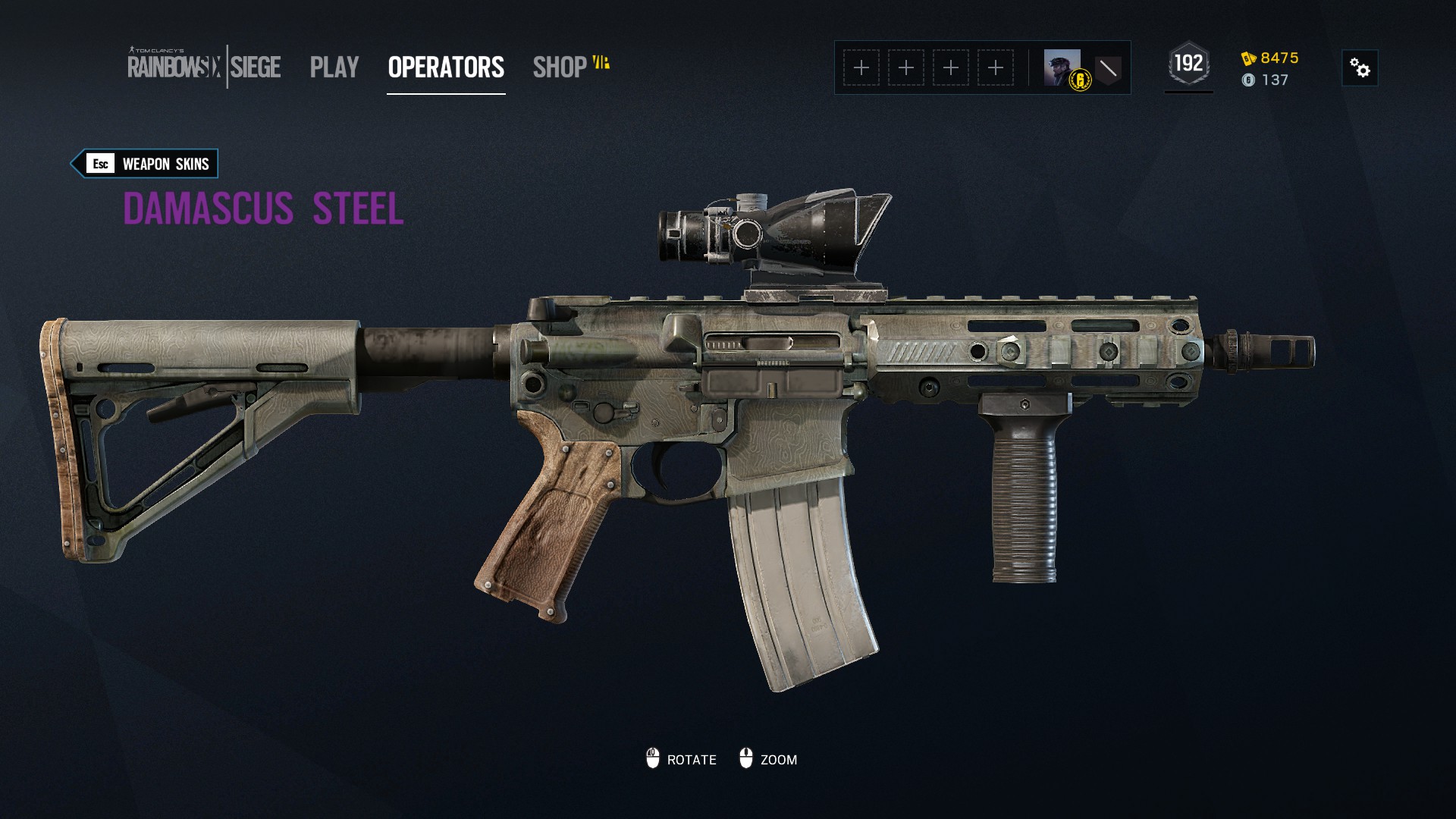Click the Rainbow Six Siege logo
This screenshot has height=819, width=1456.
click(x=204, y=67)
